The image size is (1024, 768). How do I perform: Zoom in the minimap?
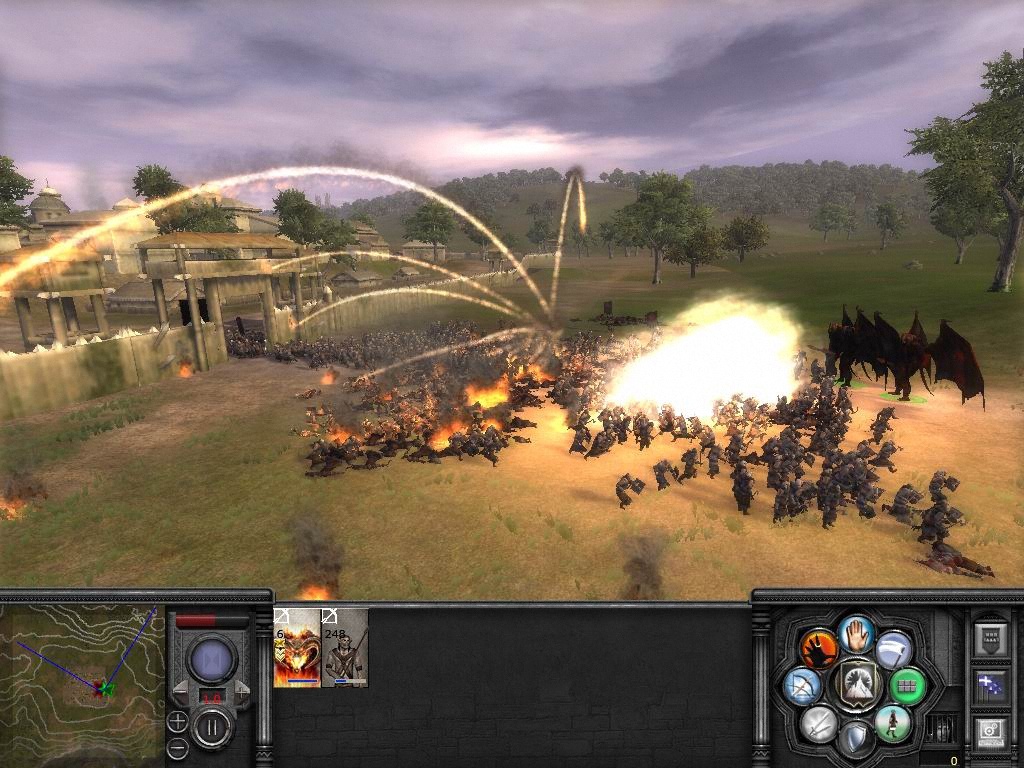(177, 720)
